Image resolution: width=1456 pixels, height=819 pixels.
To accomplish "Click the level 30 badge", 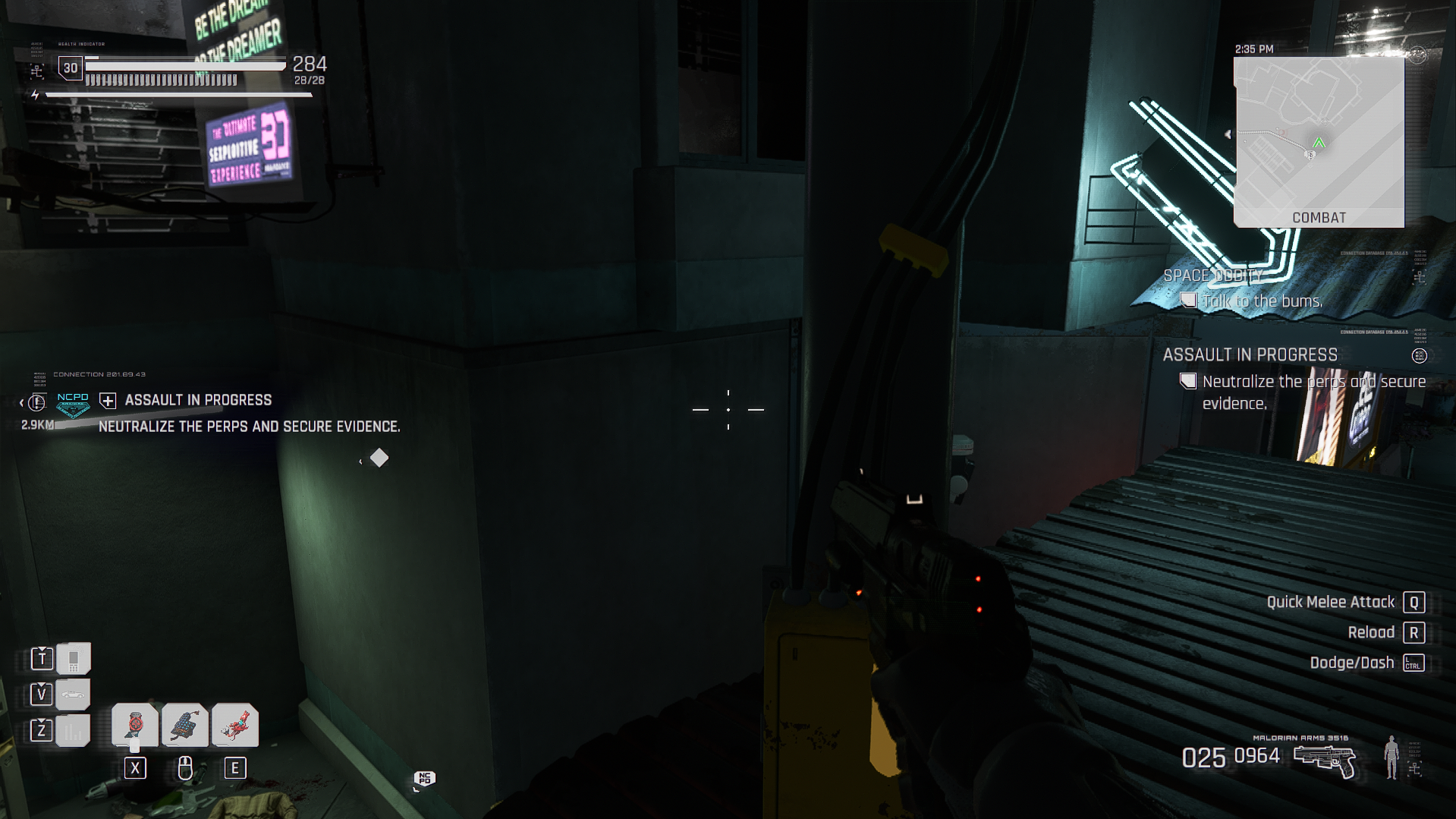I will [71, 68].
